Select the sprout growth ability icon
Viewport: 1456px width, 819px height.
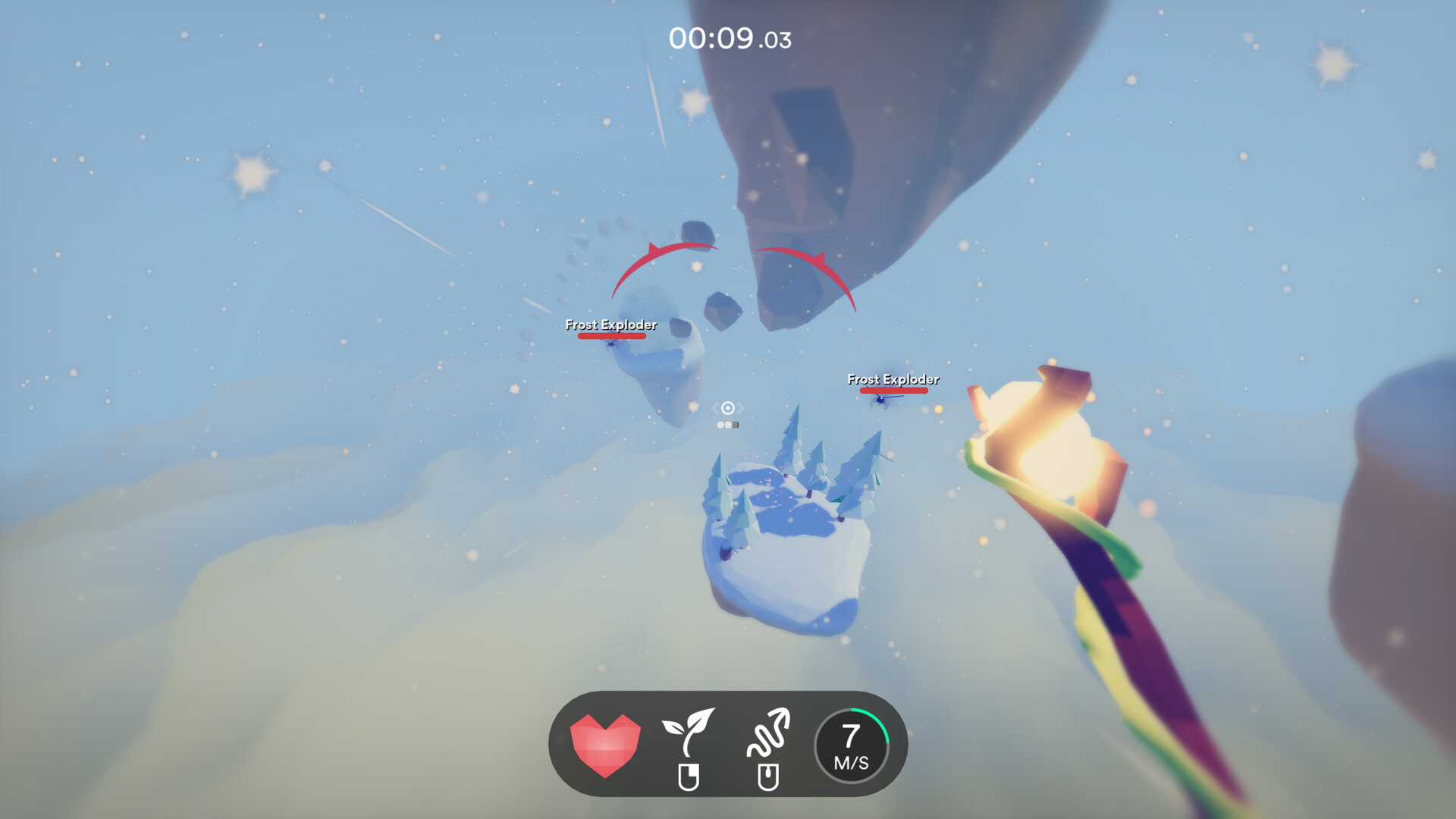pos(691,730)
